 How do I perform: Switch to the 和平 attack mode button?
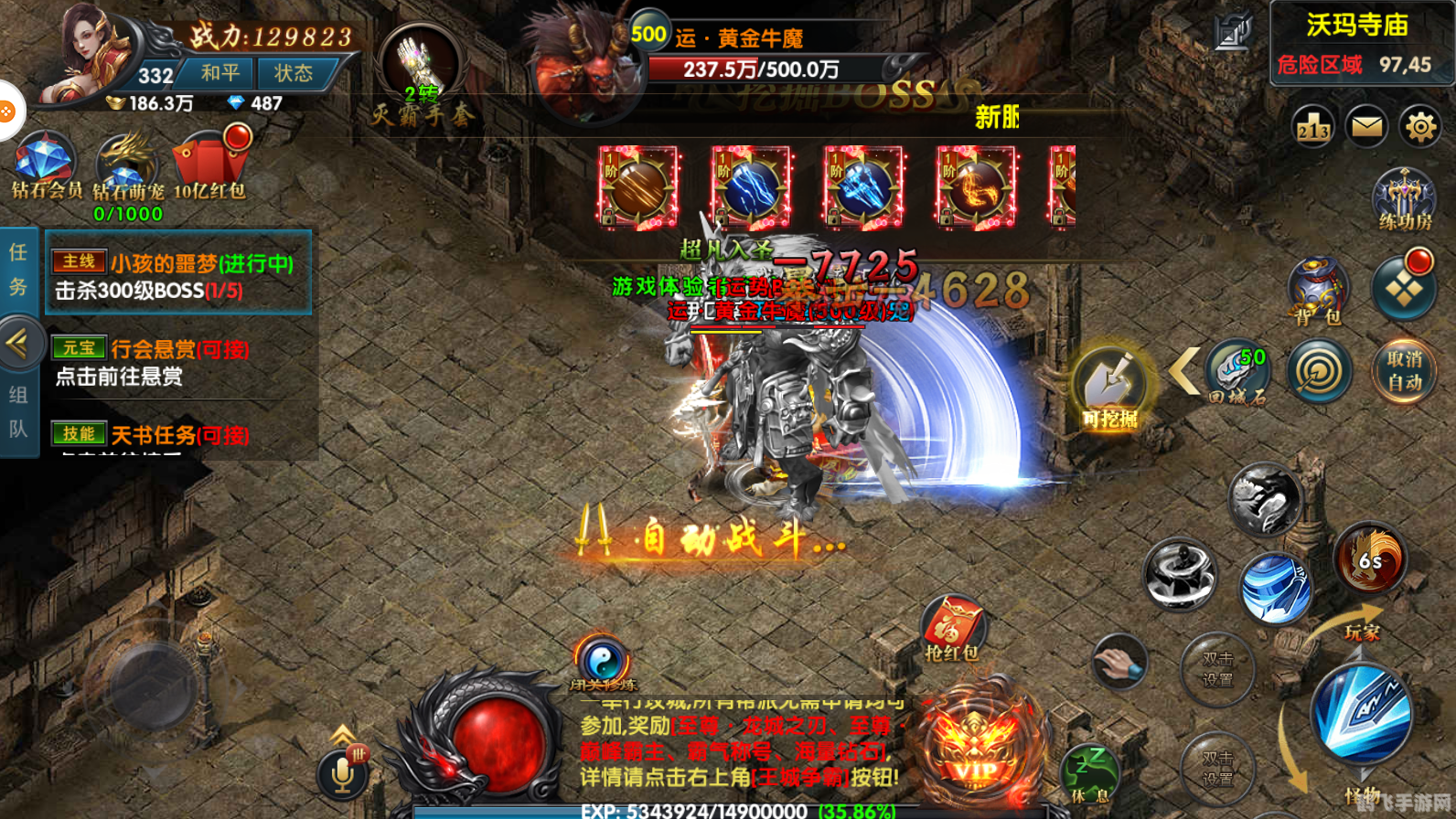219,73
